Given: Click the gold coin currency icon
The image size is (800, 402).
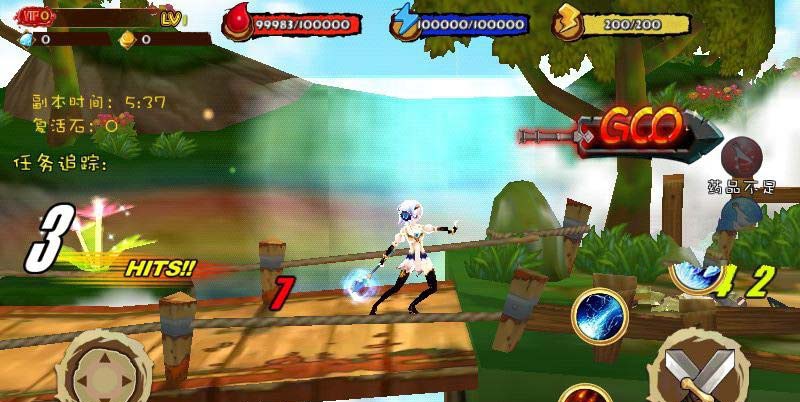Looking at the screenshot, I should 127,40.
